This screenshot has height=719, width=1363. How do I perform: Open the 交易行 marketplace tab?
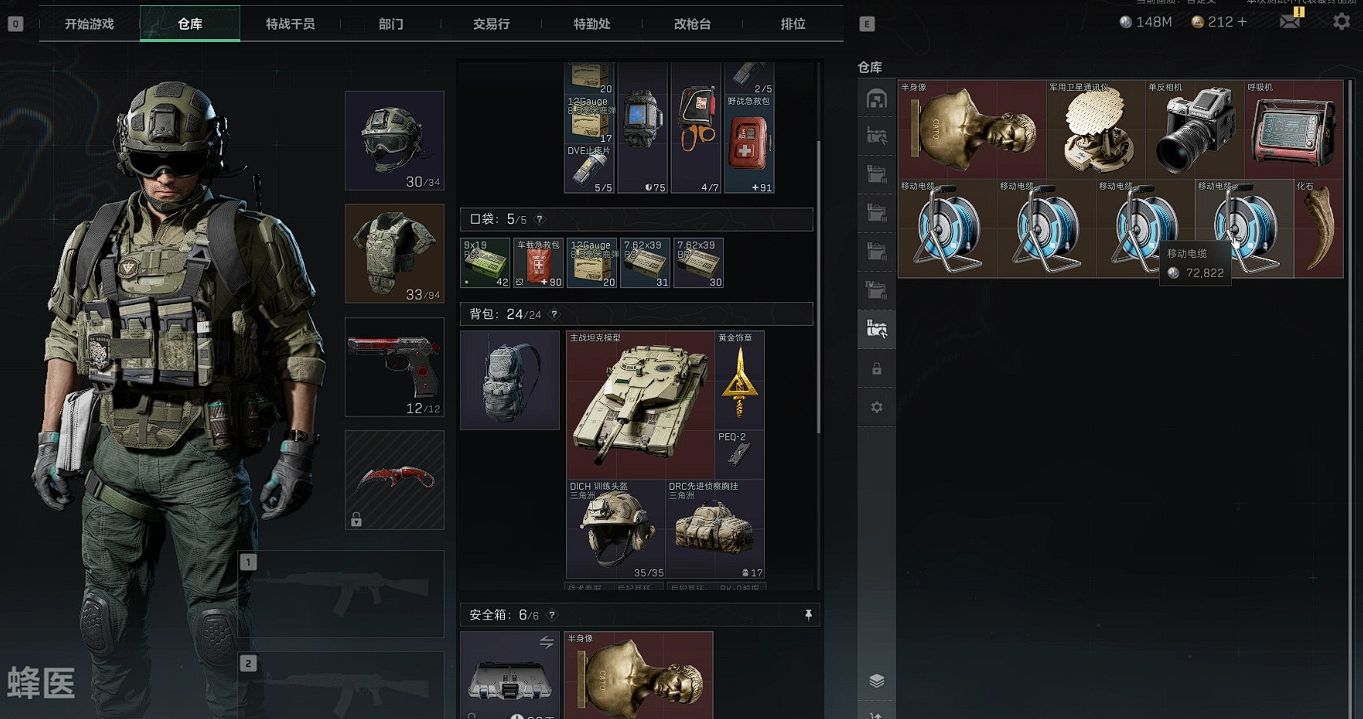(491, 23)
